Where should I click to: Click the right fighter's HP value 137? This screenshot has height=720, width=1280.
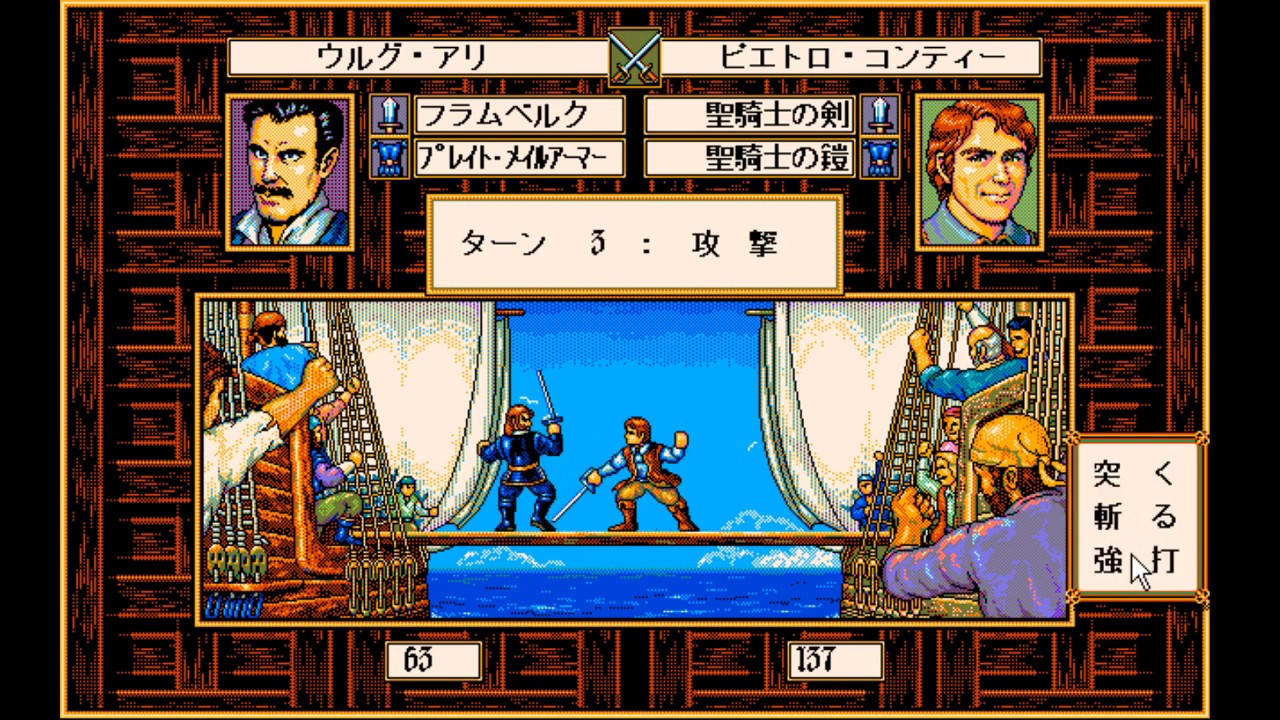point(834,661)
